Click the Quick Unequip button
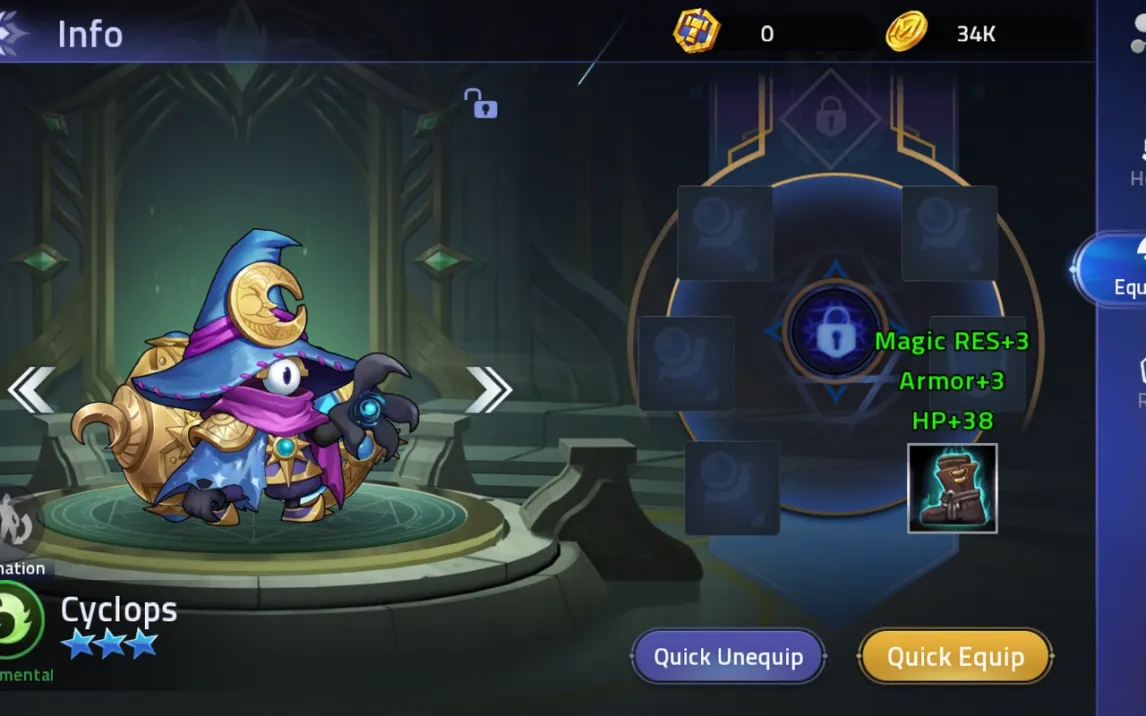 click(x=728, y=657)
